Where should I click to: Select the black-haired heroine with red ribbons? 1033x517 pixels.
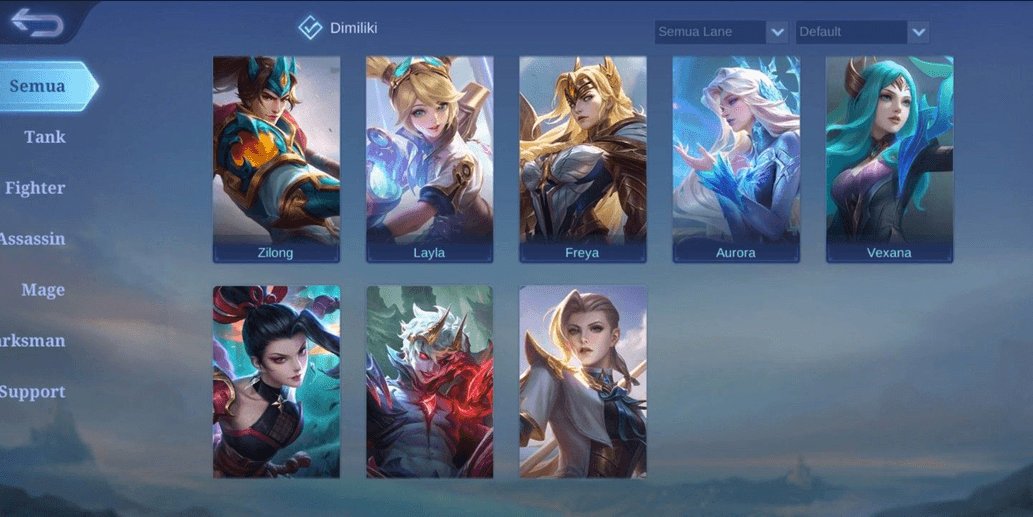point(276,382)
